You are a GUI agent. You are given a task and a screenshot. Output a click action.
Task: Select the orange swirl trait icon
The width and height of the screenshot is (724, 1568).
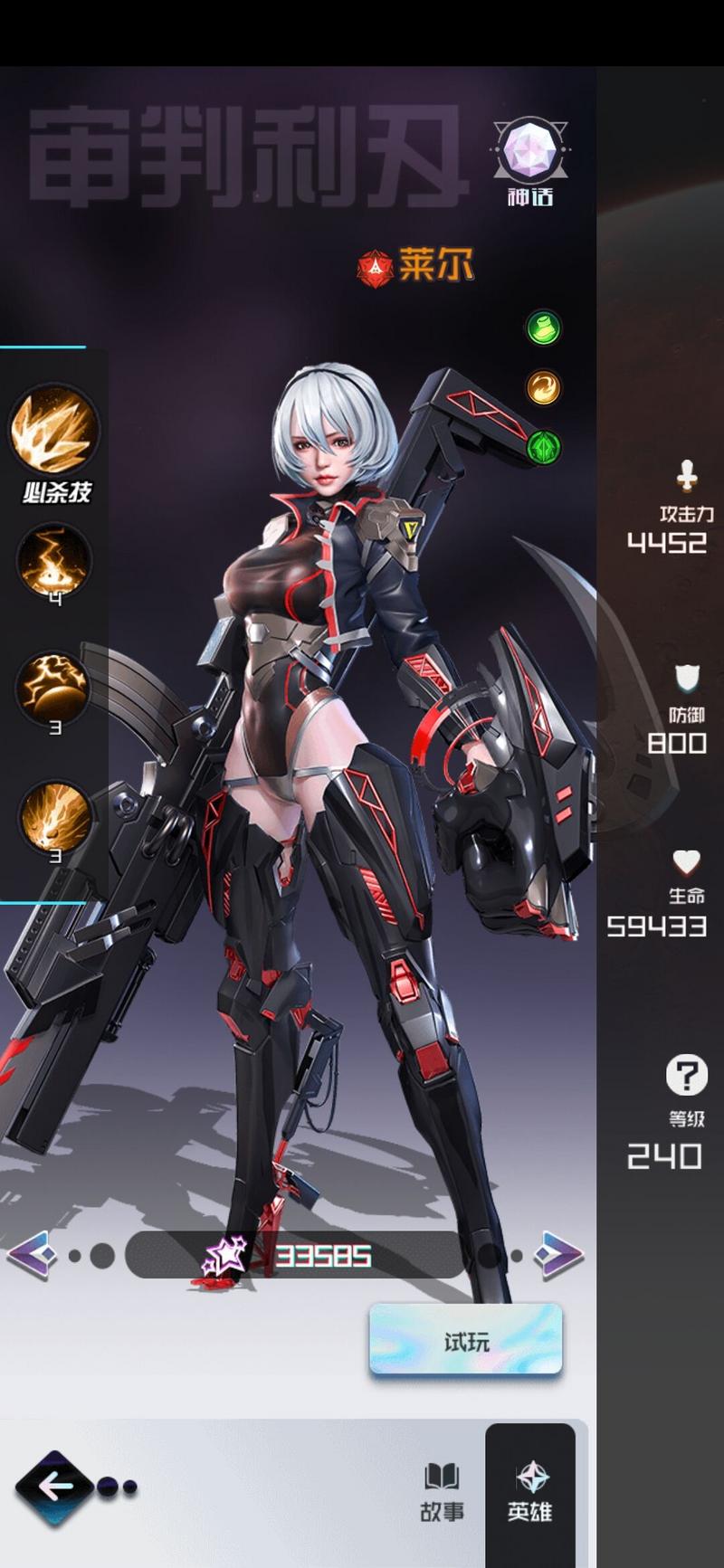[x=544, y=388]
